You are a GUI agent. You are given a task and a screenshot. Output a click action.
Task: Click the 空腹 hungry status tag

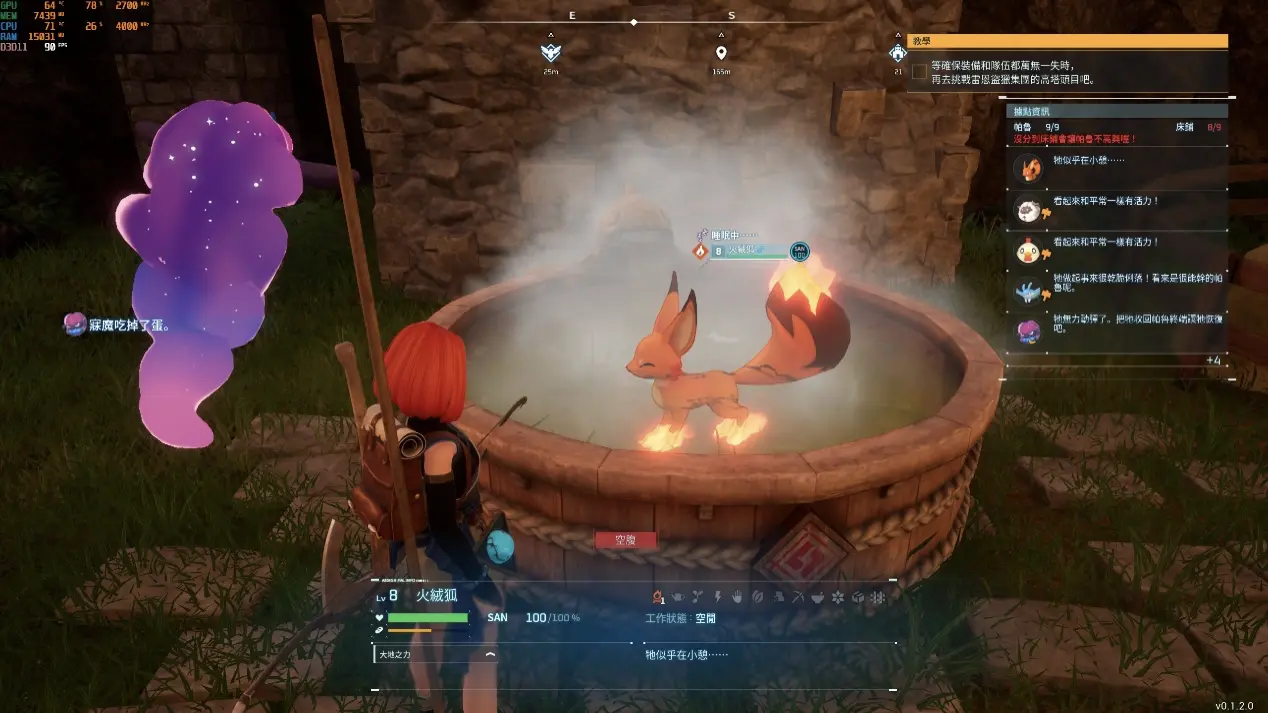pos(626,540)
